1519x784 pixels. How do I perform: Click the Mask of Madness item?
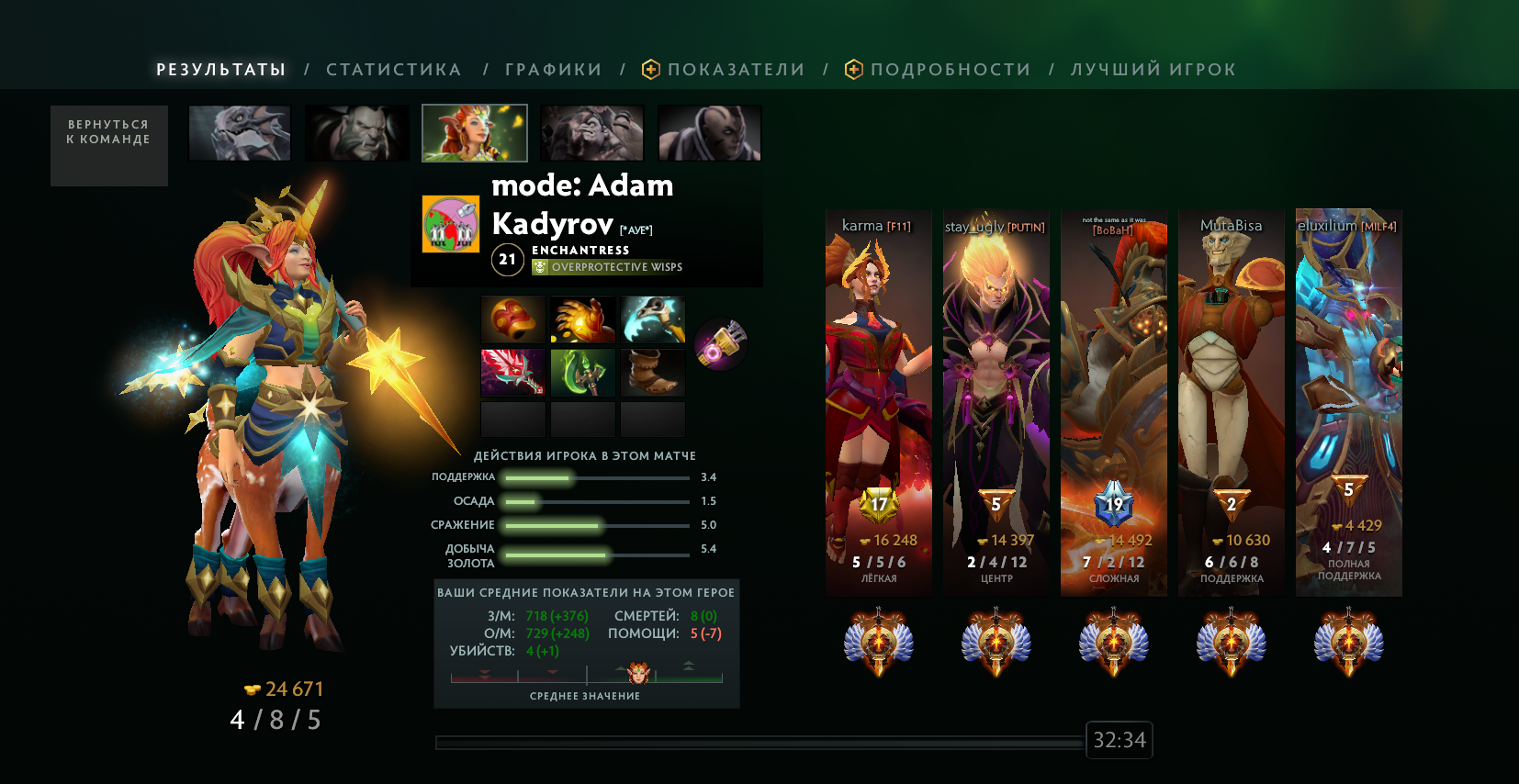pos(513,319)
